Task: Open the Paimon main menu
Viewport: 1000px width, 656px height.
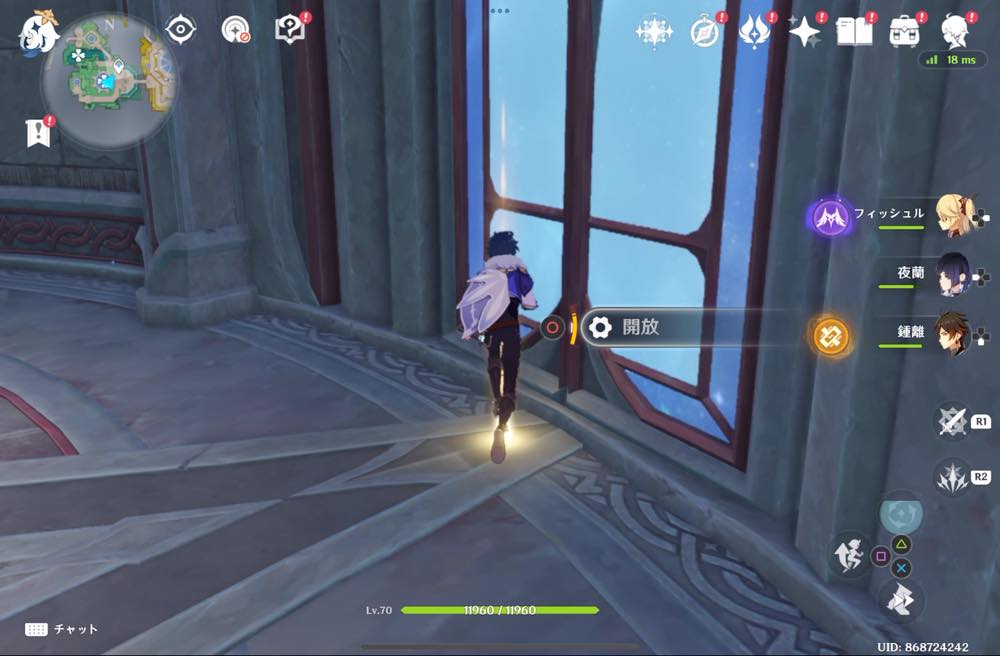Action: [x=39, y=32]
